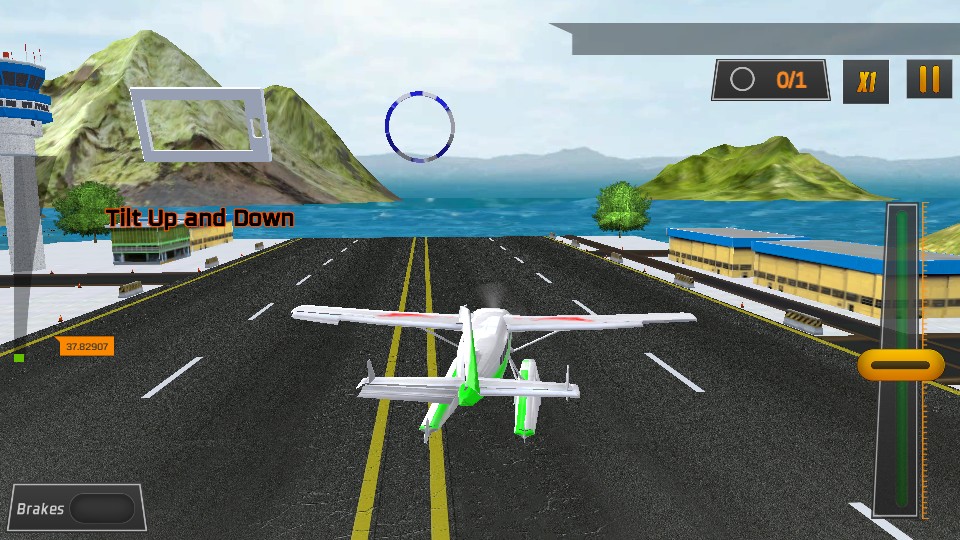Image resolution: width=960 pixels, height=540 pixels.
Task: Click the orange throttle slider handle
Action: coord(900,365)
